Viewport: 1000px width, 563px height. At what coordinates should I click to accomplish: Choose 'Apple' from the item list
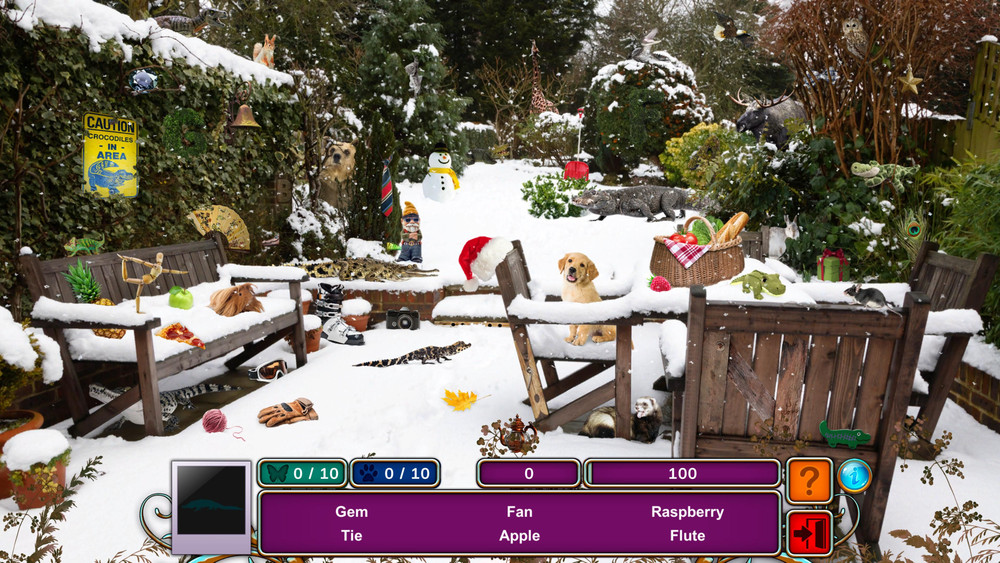(519, 535)
